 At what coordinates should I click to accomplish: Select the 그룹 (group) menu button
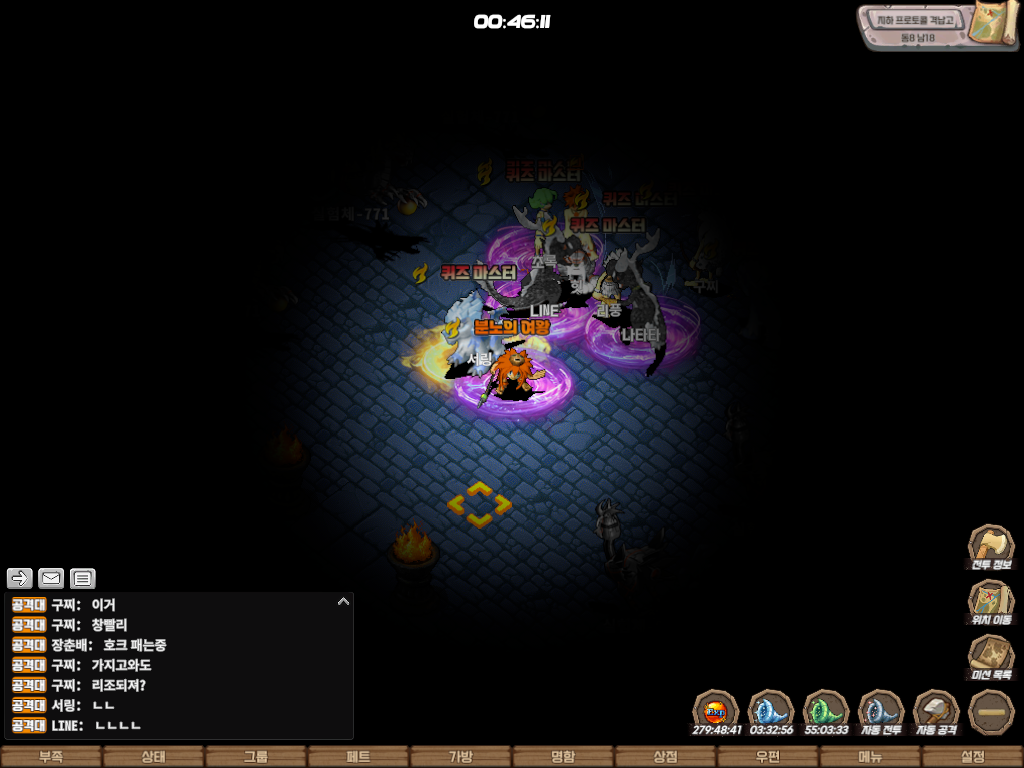click(x=256, y=757)
